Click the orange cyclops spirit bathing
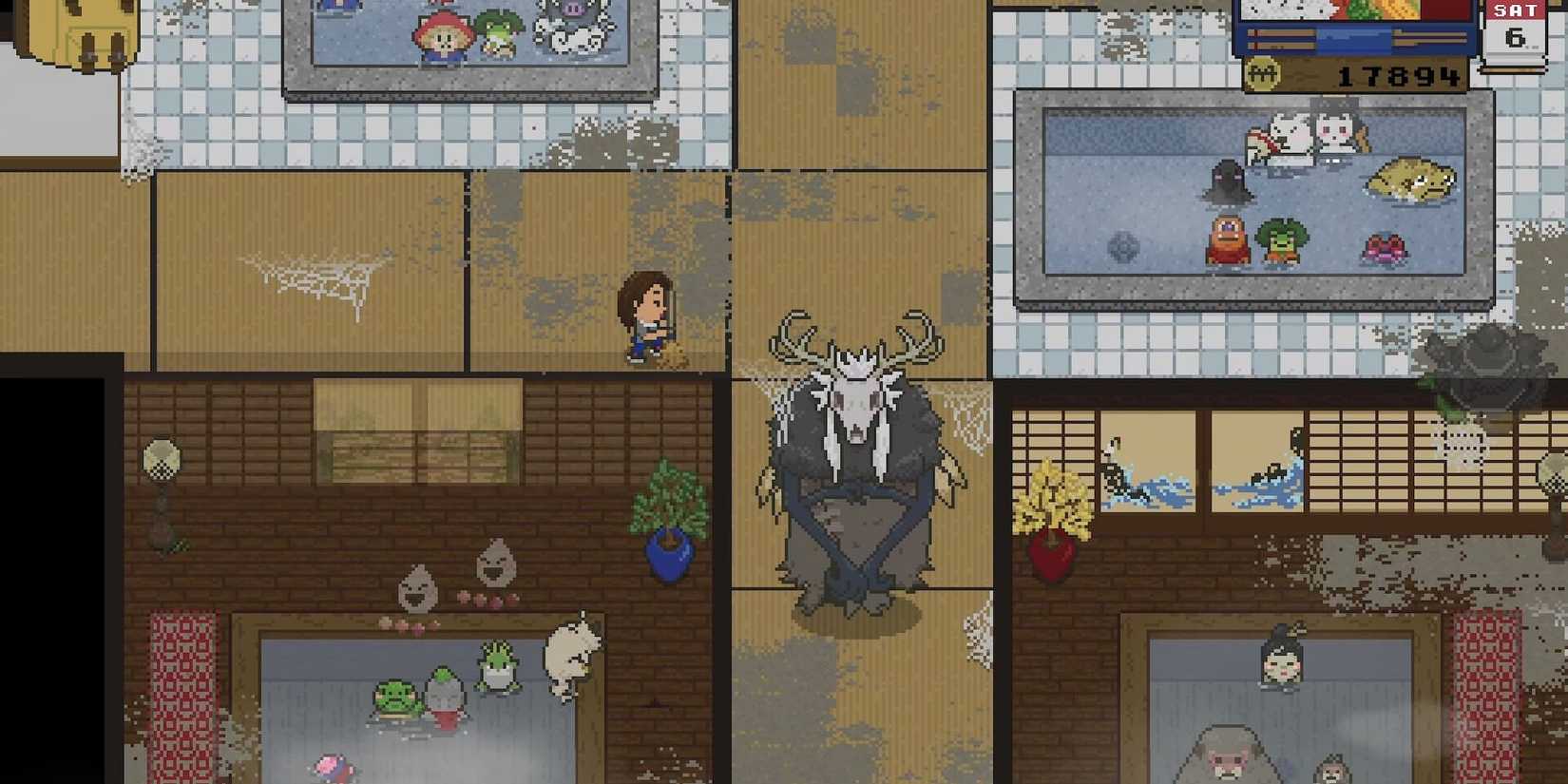Screen dimensions: 1568x784 (x=1226, y=239)
